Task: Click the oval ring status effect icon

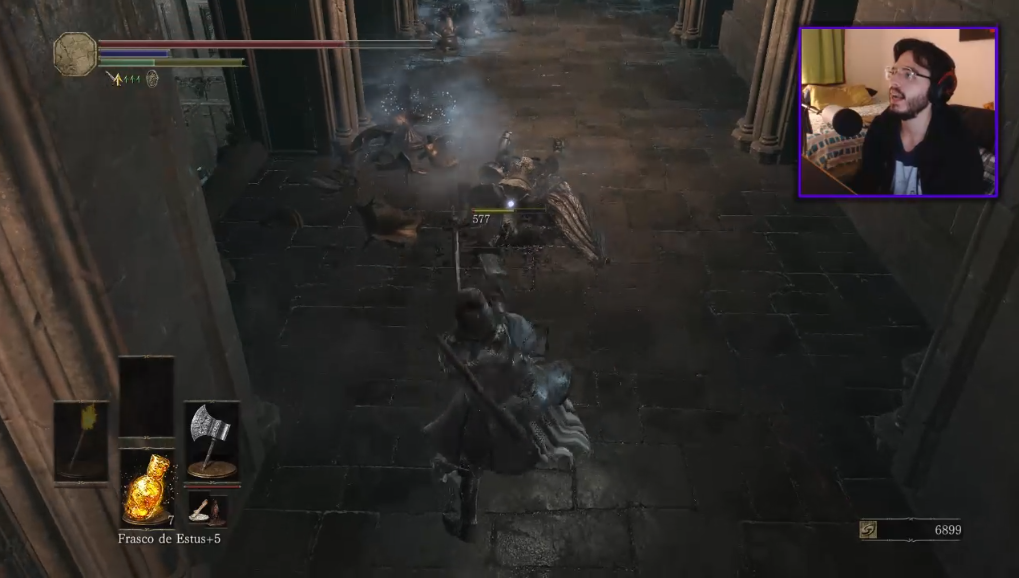Action: pyautogui.click(x=152, y=78)
